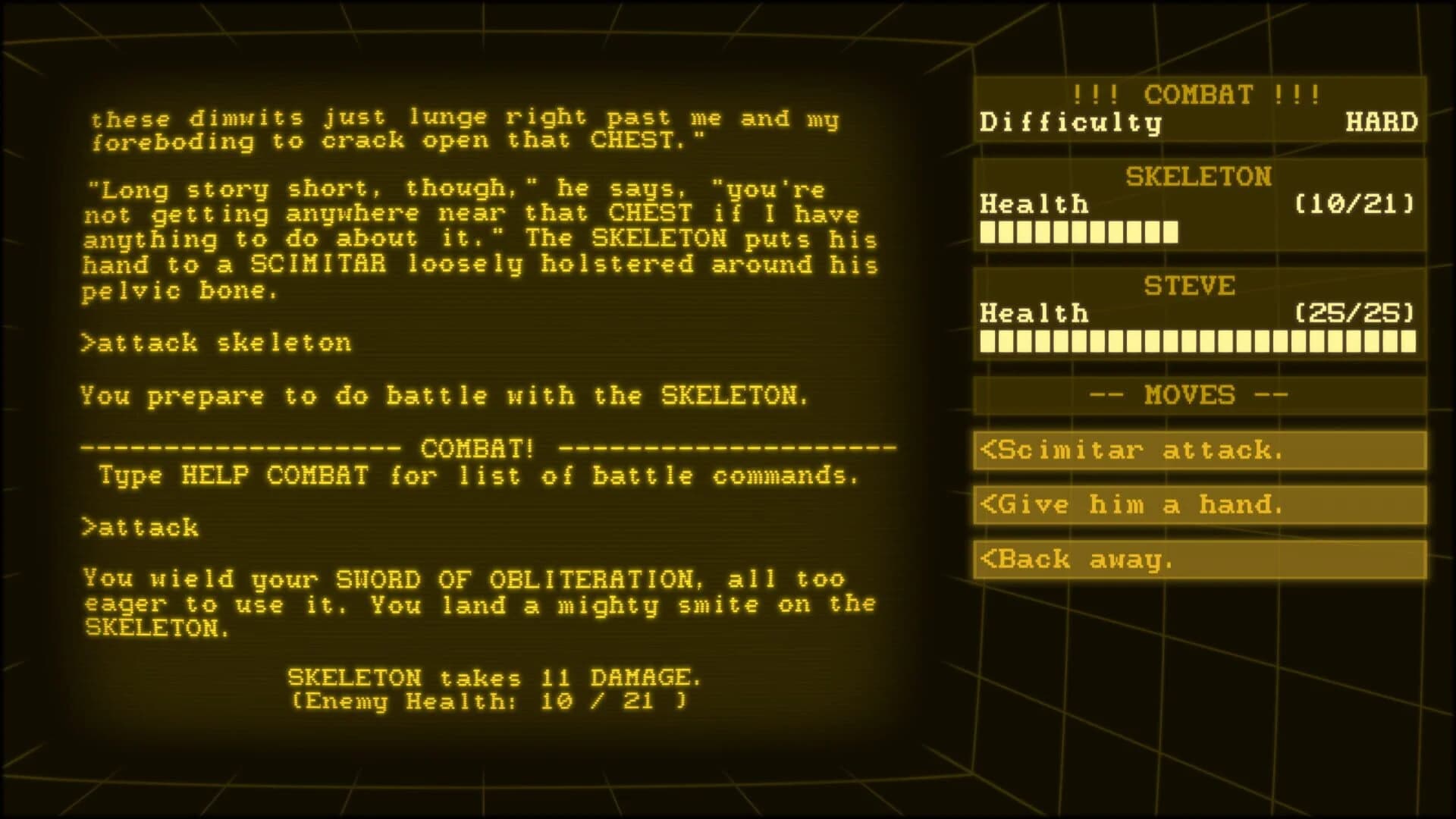The width and height of the screenshot is (1456, 819).
Task: Click the attack skeleton command line
Action: [218, 343]
